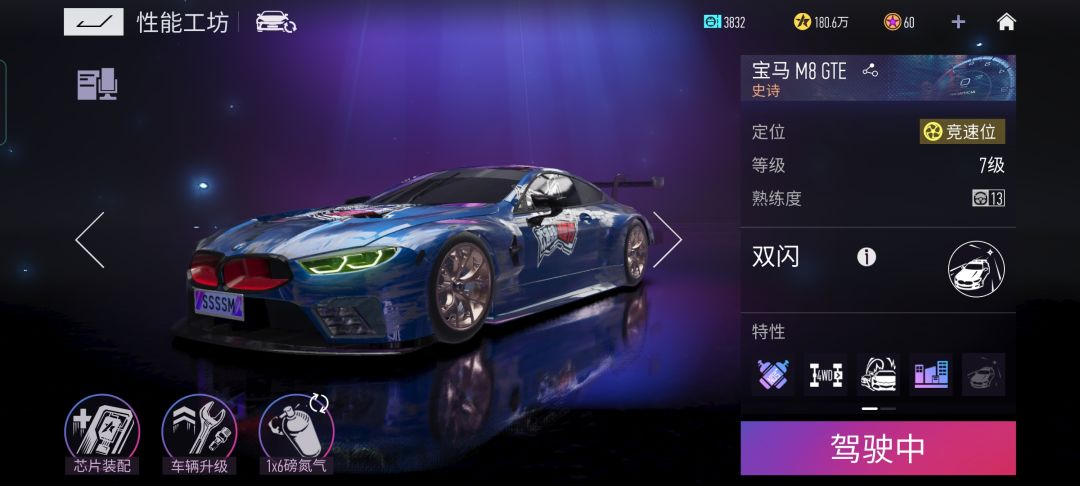Click the 竞速位 positioning tag
This screenshot has width=1080, height=486.
click(x=962, y=132)
